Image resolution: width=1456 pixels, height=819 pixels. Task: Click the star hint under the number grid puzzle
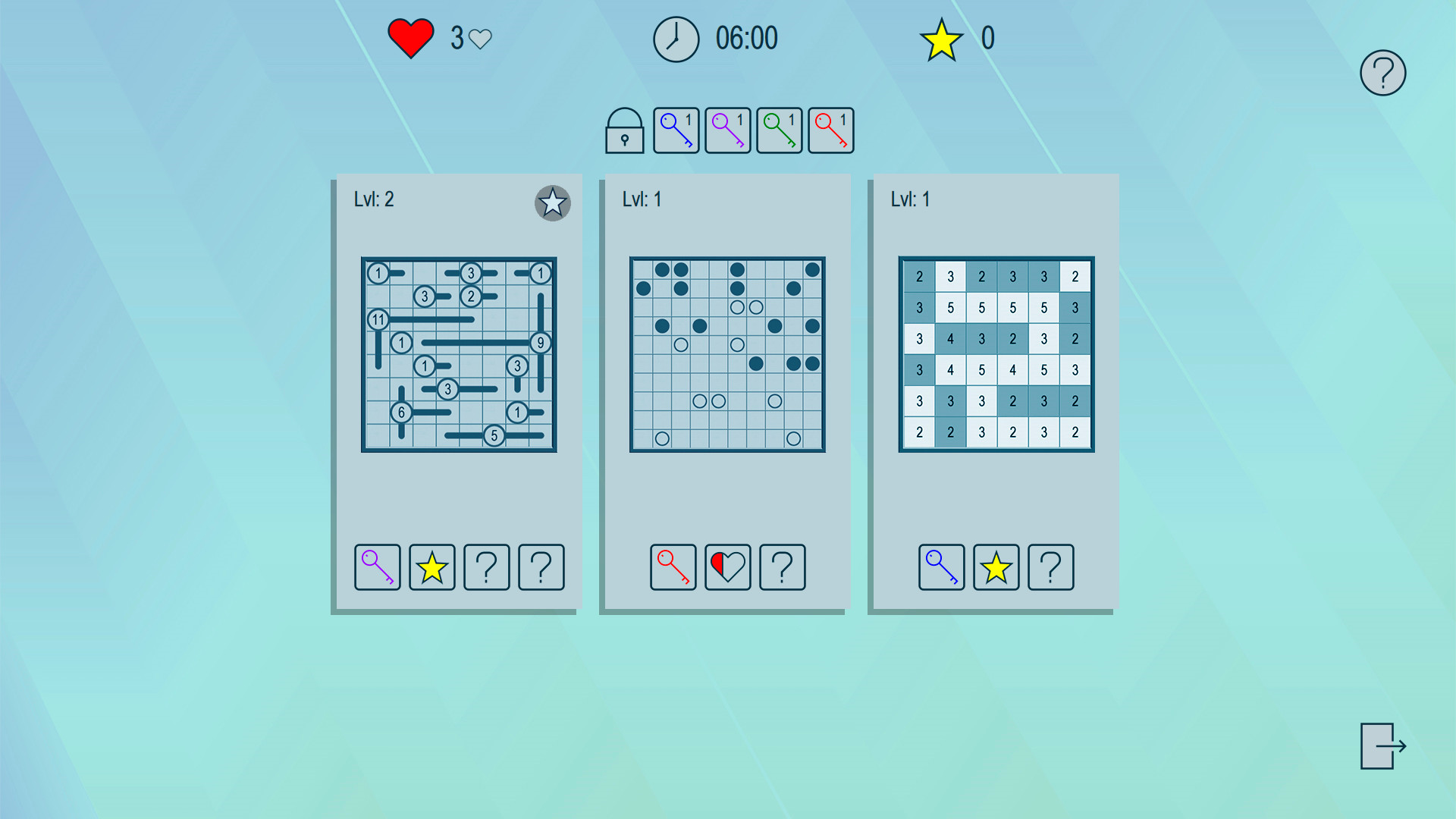pyautogui.click(x=996, y=567)
